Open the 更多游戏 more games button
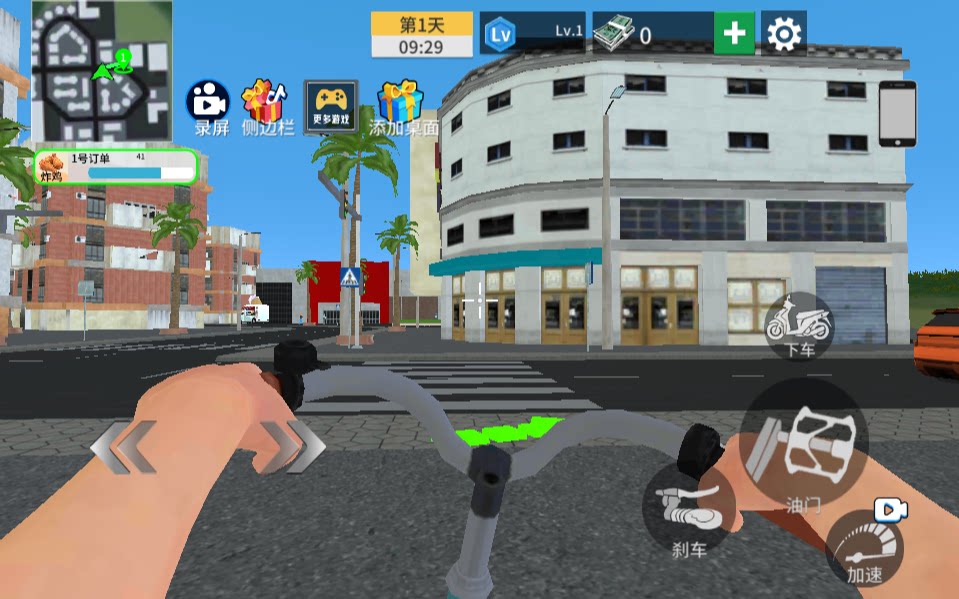The width and height of the screenshot is (959, 599). pyautogui.click(x=331, y=106)
